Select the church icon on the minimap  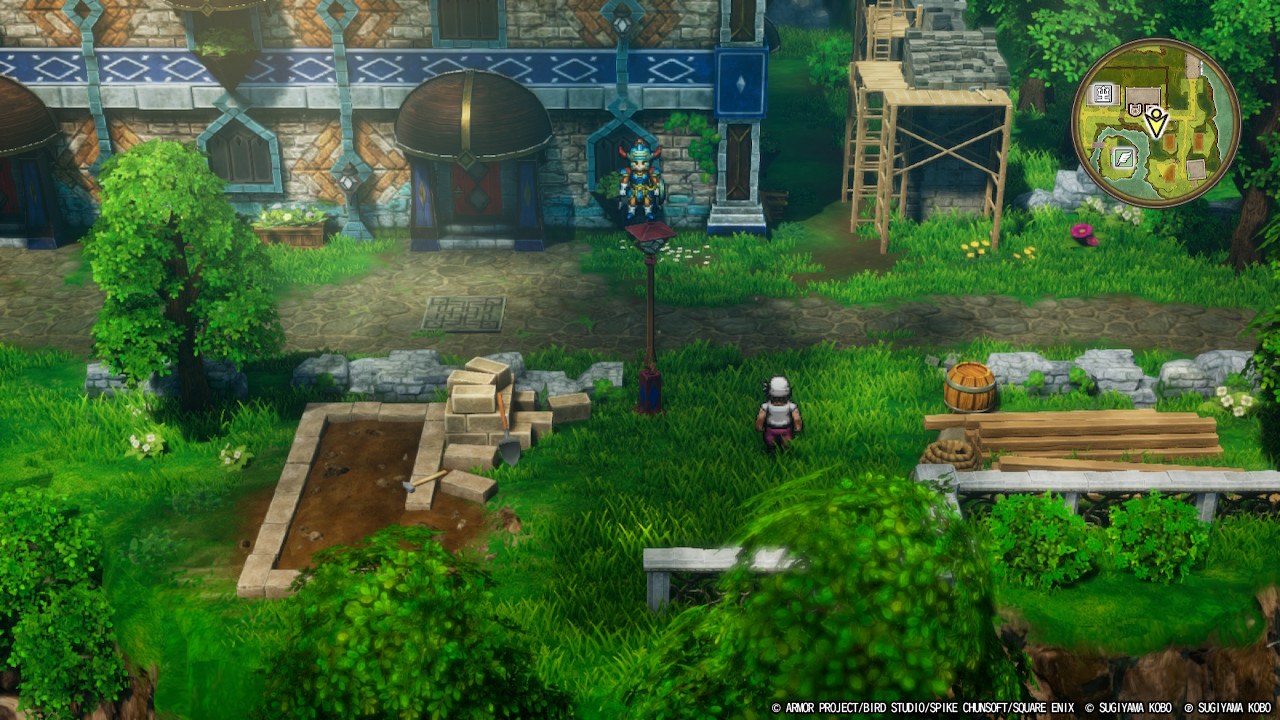tap(1103, 93)
